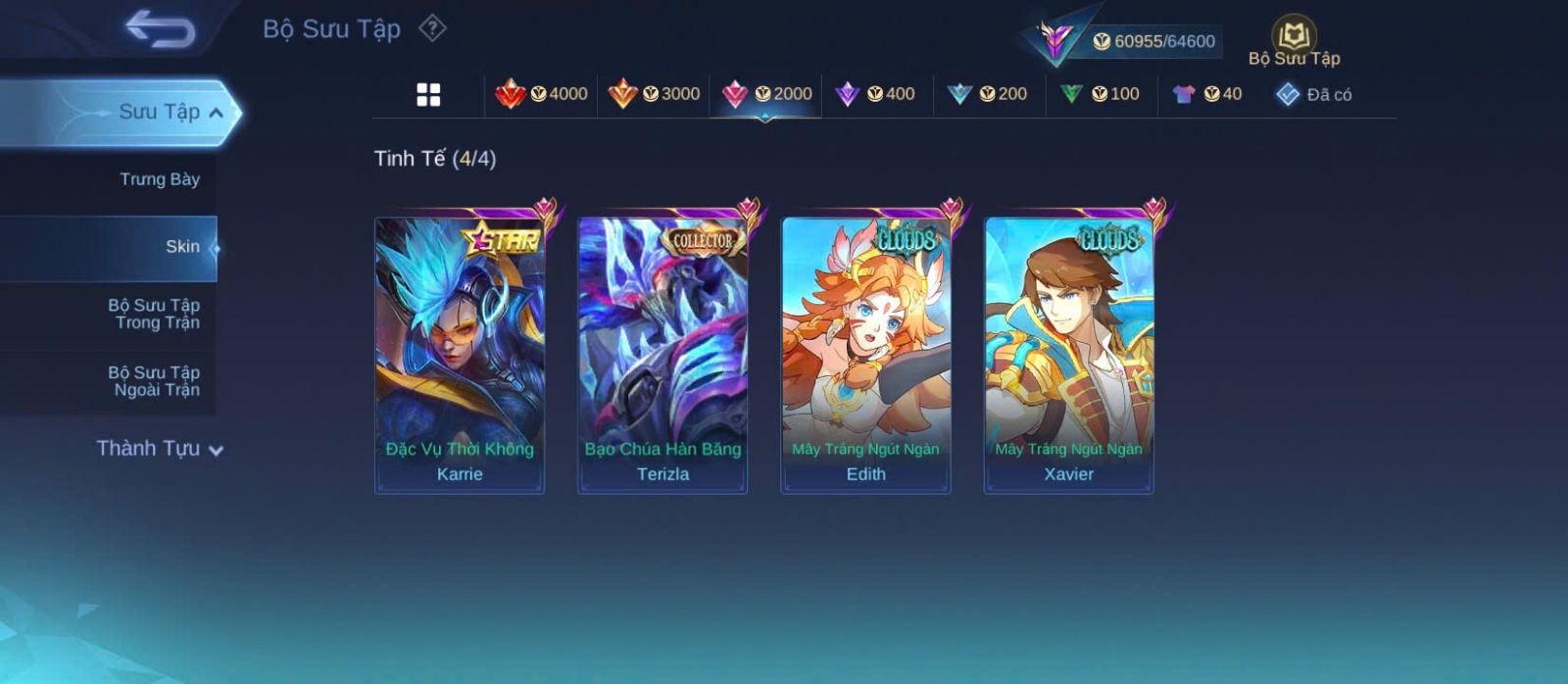The image size is (1568, 684).
Task: Open Bộ Sưu Tập Trong Trận
Action: coord(154,314)
